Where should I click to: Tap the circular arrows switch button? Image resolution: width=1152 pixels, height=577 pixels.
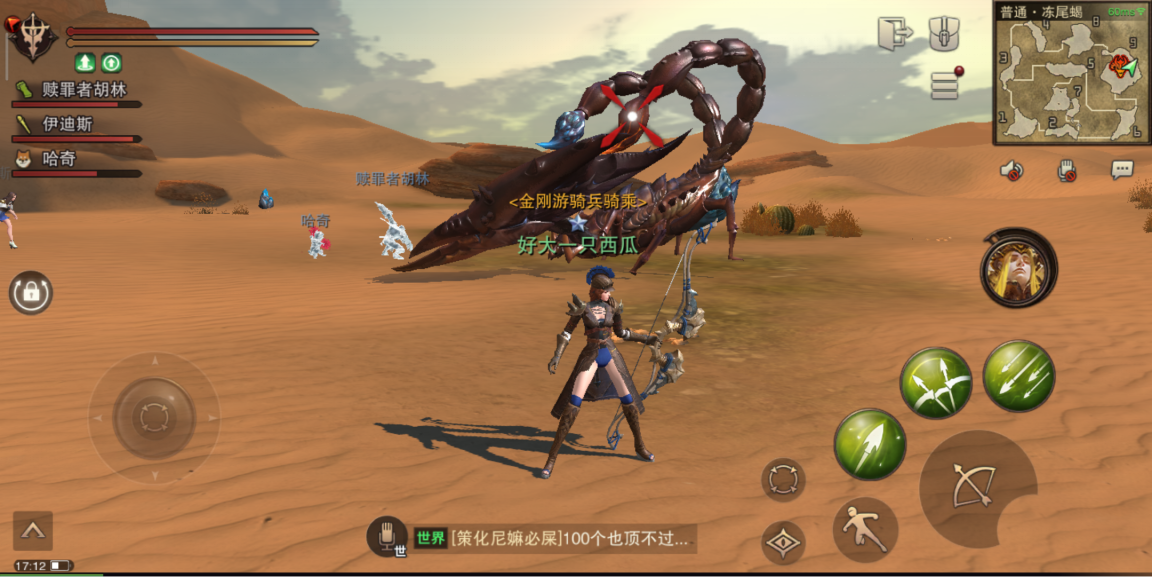tap(783, 480)
